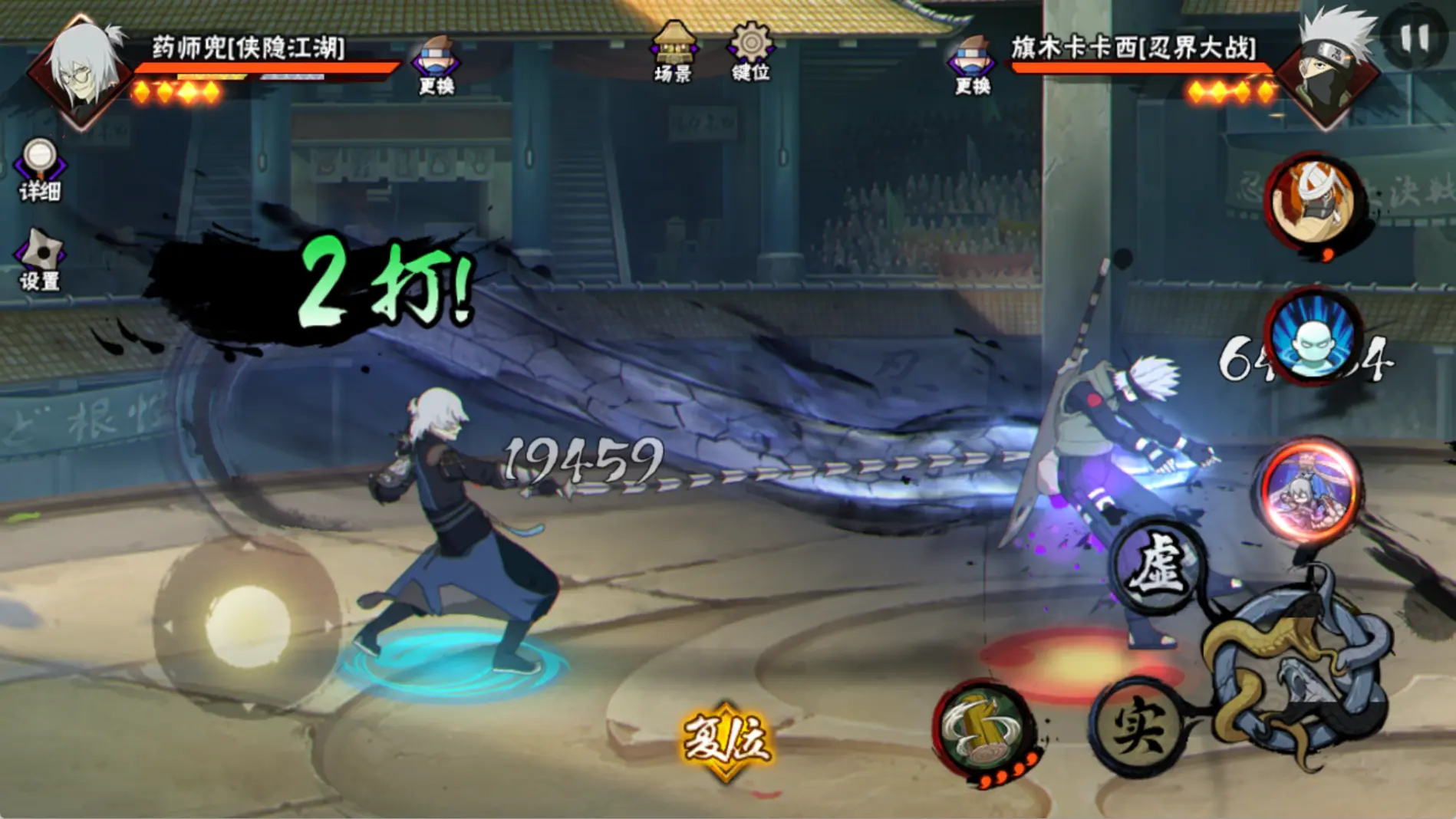Open the 键位 key layout settings
Screen dimensions: 1456x819
(x=750, y=52)
